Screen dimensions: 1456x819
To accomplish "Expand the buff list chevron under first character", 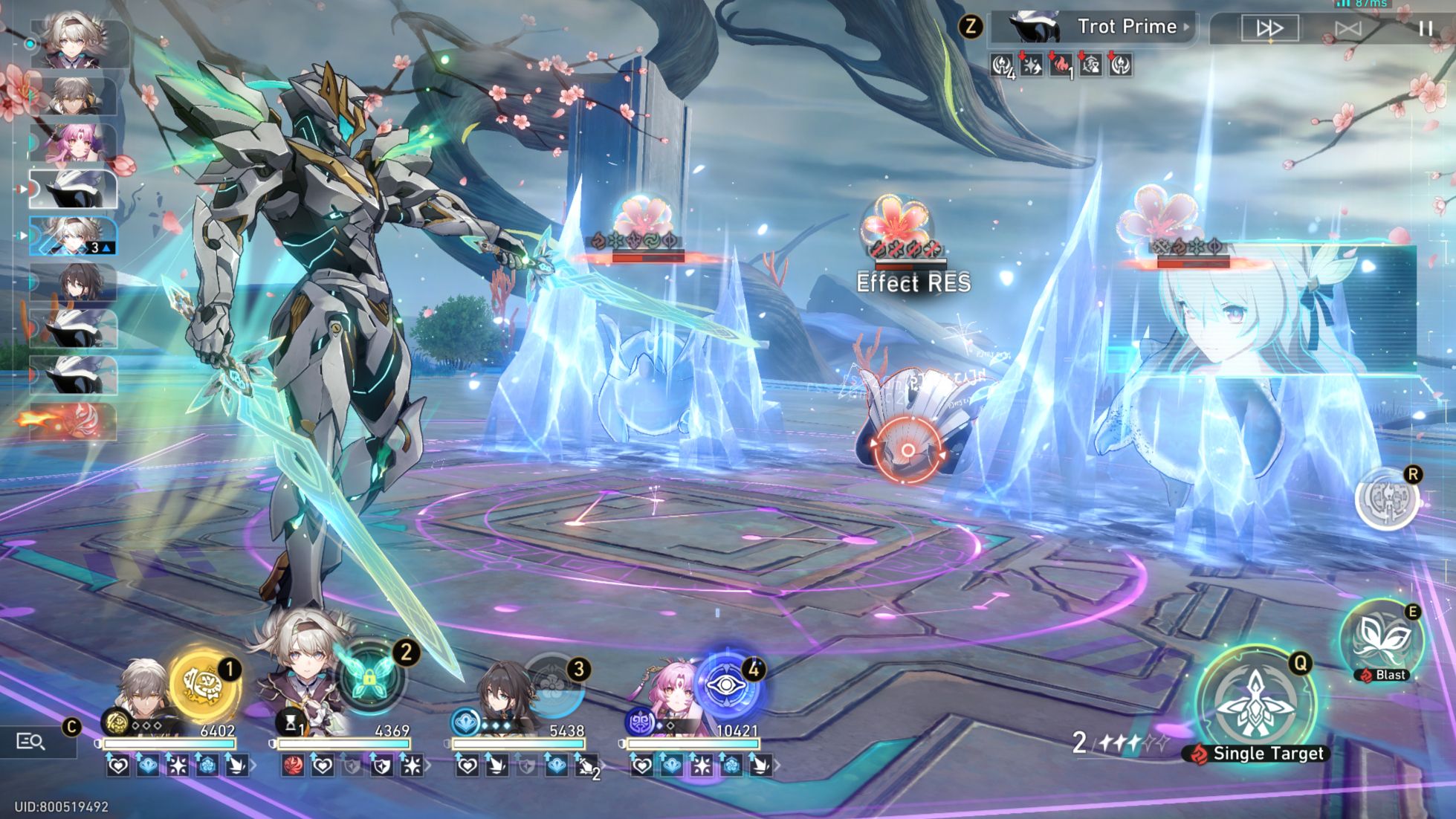I will tap(254, 766).
